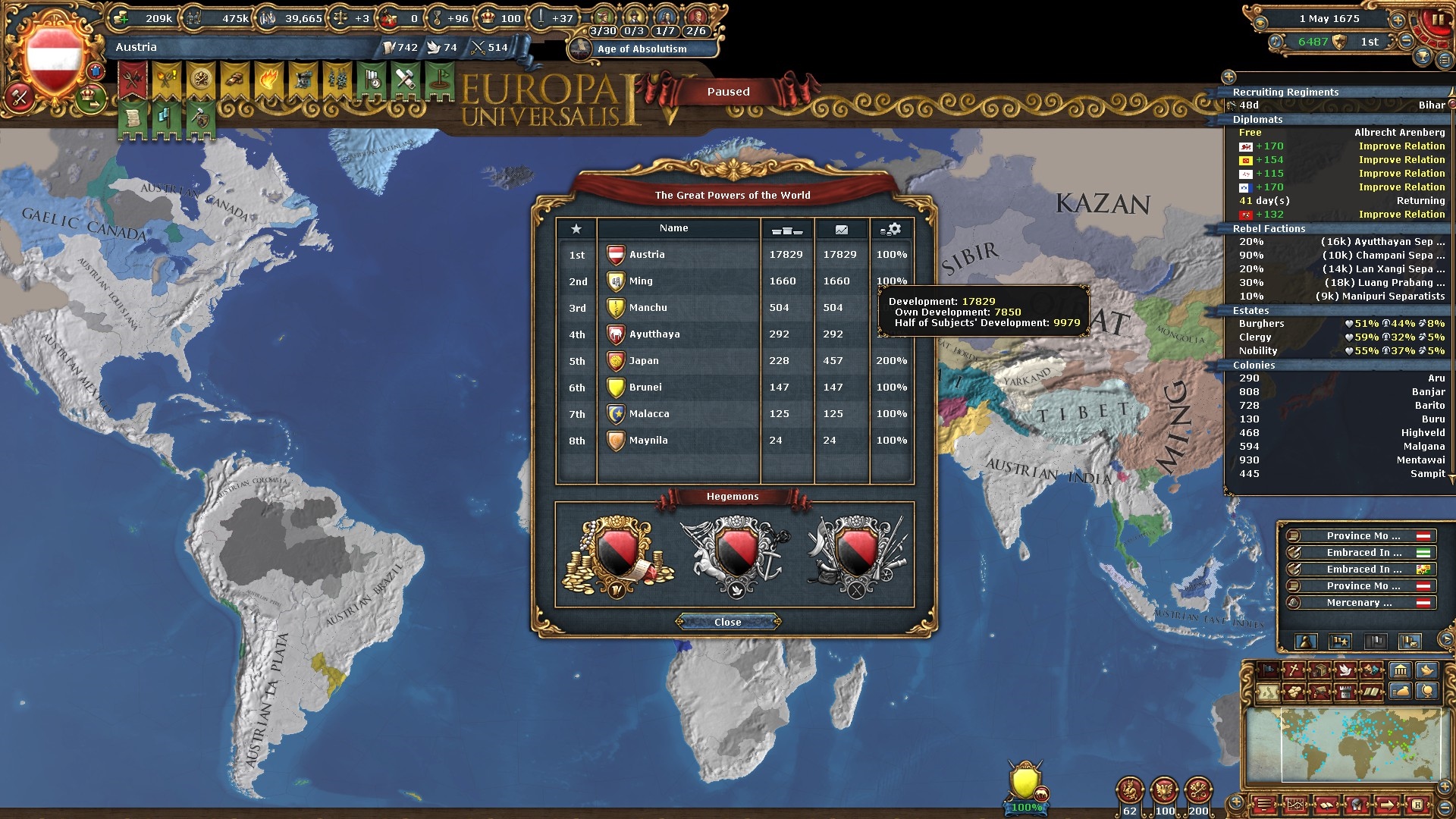Image resolution: width=1456 pixels, height=819 pixels.
Task: Open the economic hegemon emblem with coins
Action: [617, 555]
